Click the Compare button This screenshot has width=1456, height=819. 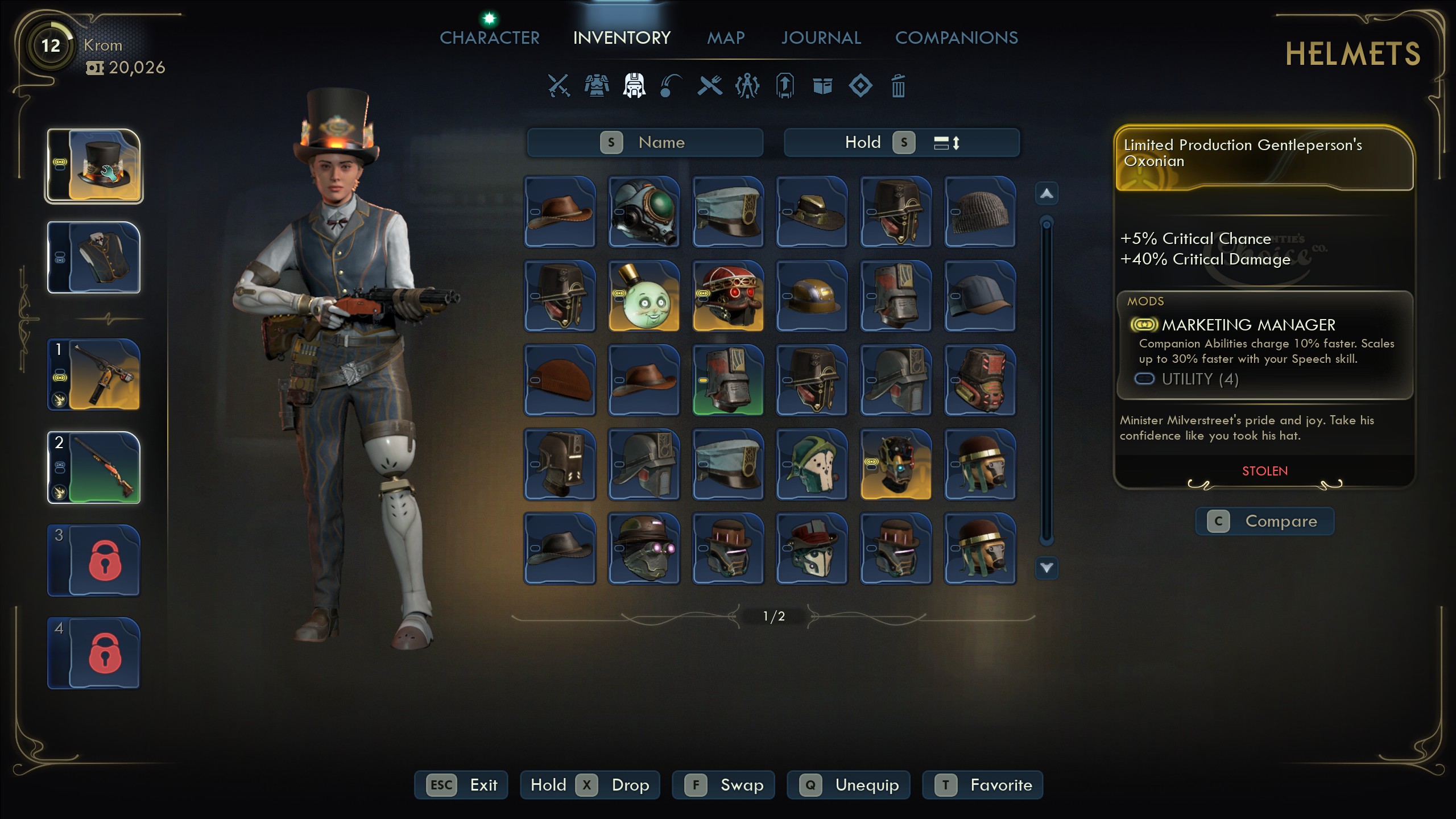click(1265, 521)
